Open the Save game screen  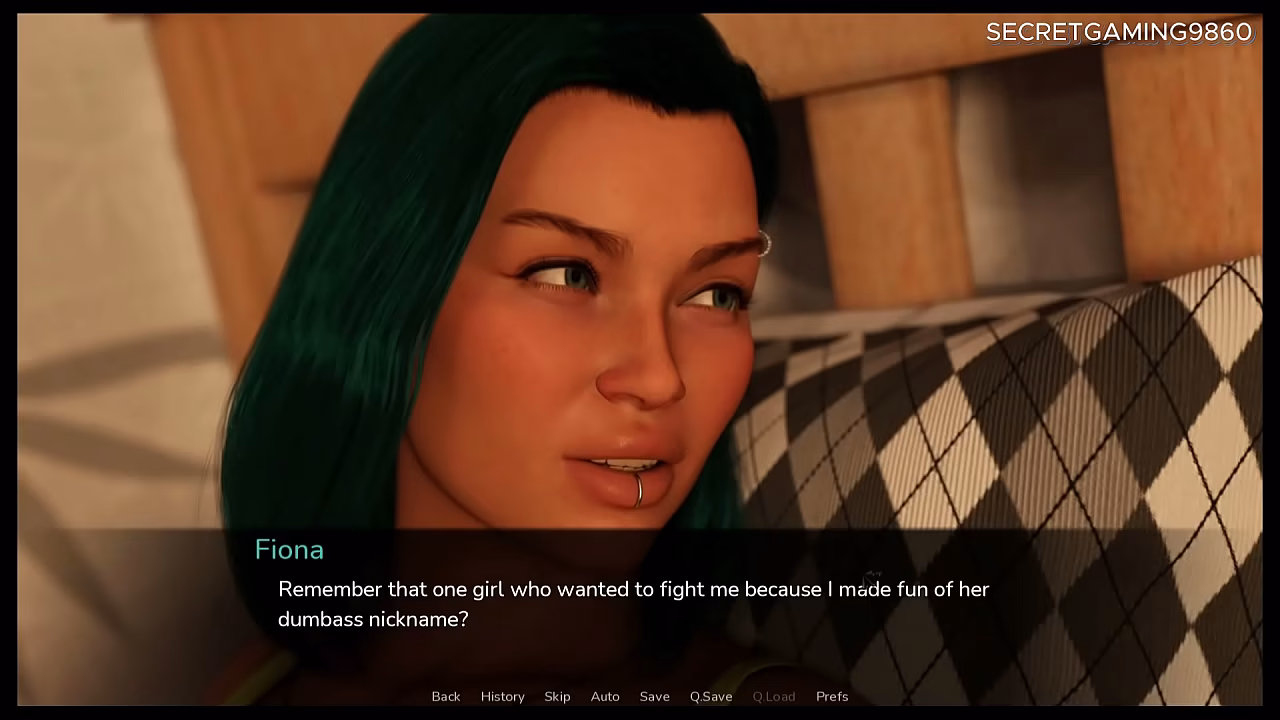coord(654,696)
